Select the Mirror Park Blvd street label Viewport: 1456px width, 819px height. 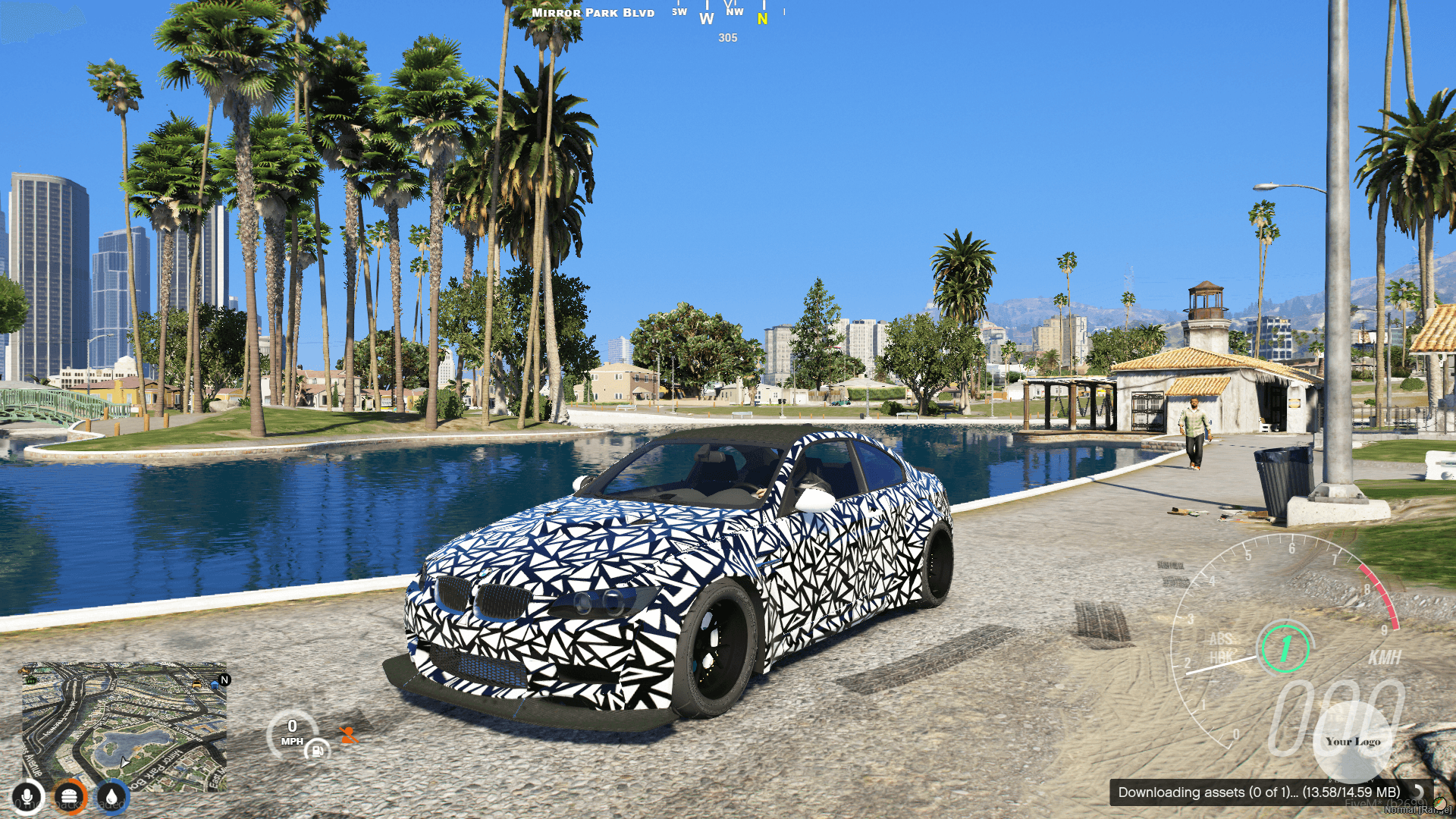pos(592,12)
